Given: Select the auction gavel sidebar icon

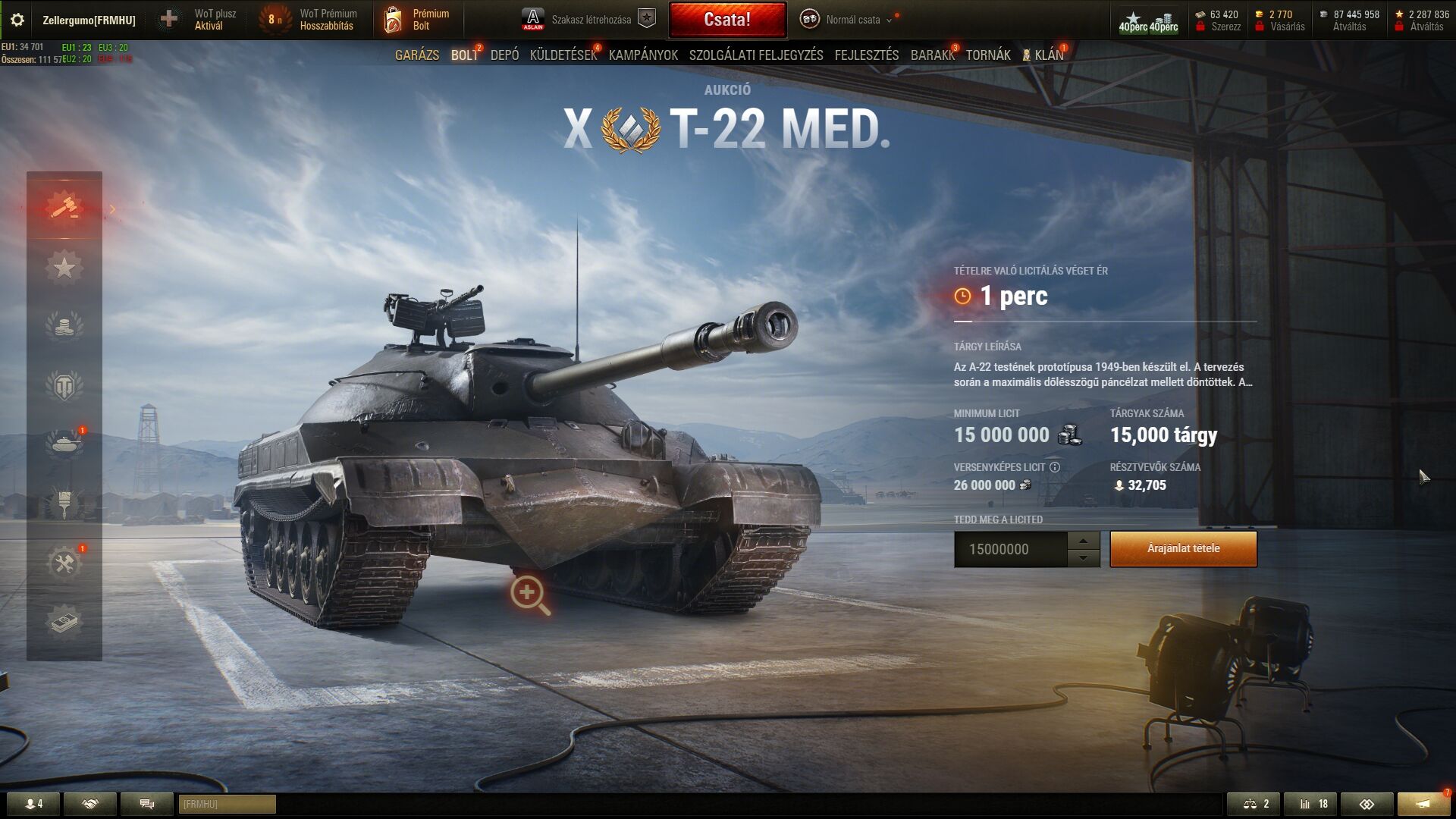Looking at the screenshot, I should click(64, 206).
